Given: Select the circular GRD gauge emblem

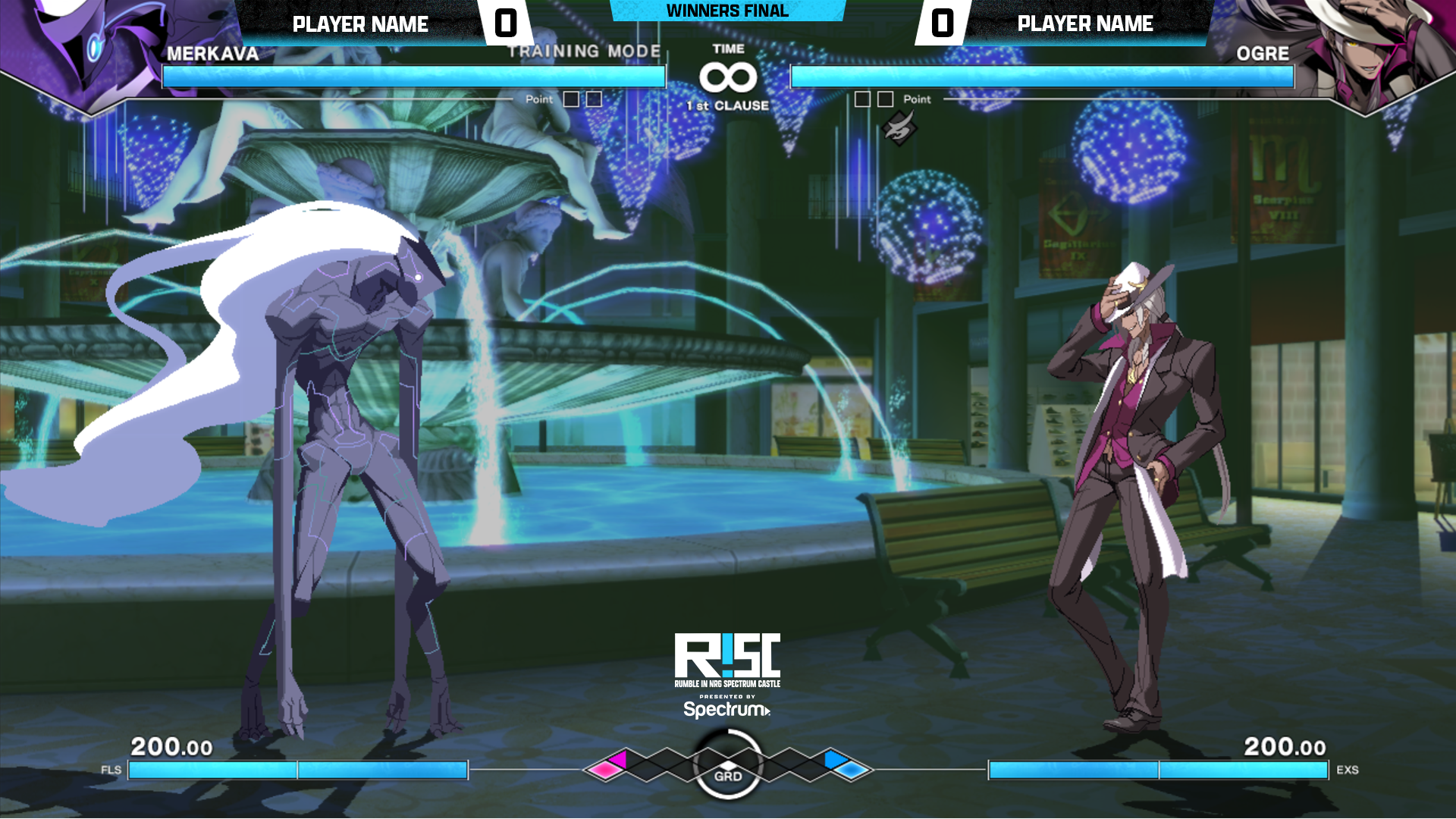Looking at the screenshot, I should (728, 765).
